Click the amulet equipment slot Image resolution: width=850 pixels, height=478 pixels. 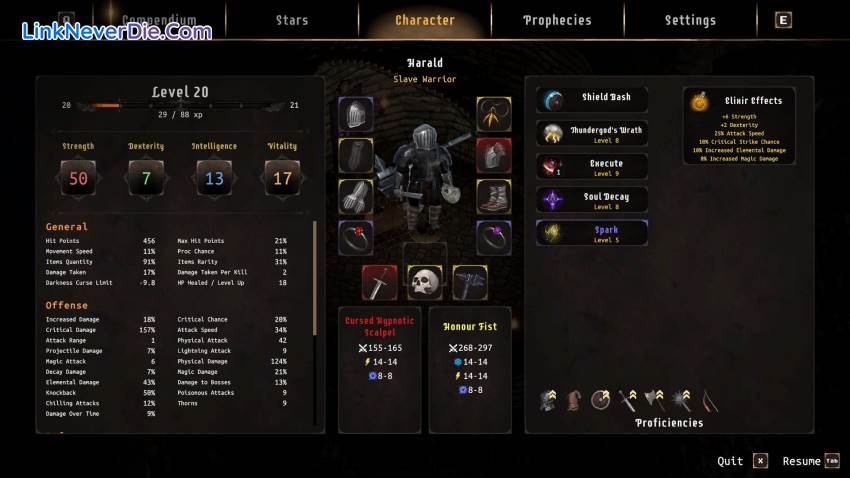point(494,114)
